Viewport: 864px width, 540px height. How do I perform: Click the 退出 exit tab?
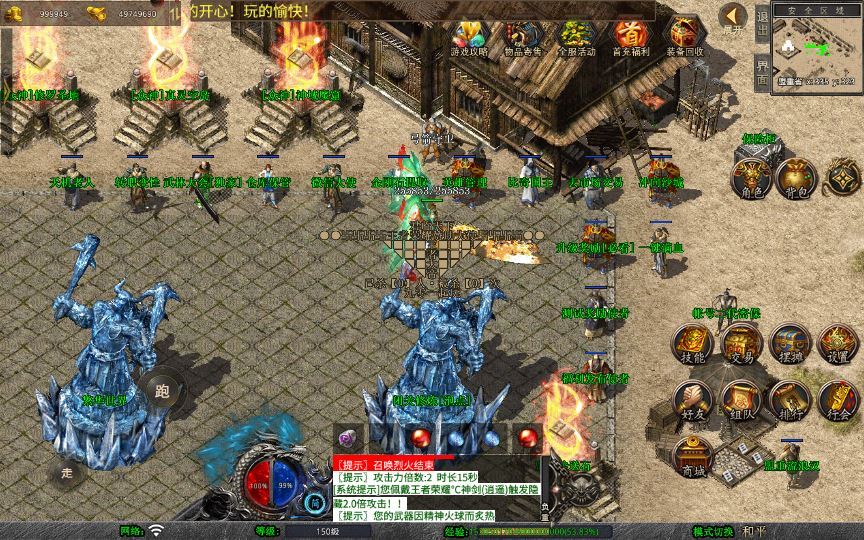pos(762,22)
